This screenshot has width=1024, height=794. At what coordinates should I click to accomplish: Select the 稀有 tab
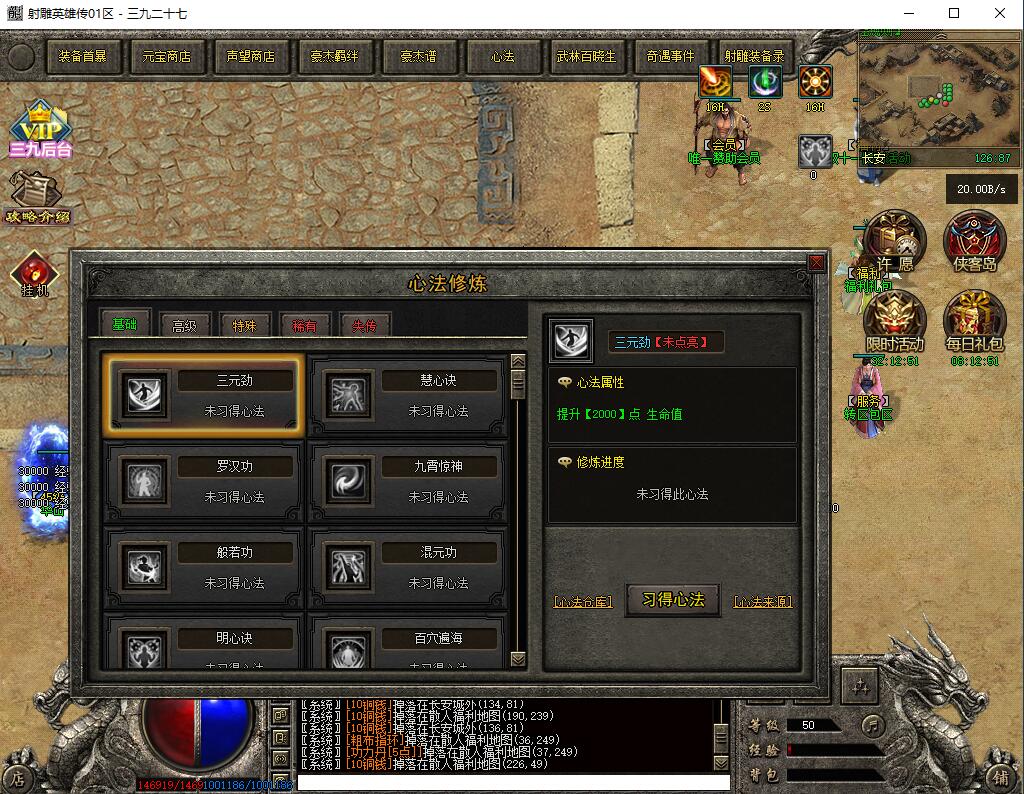click(305, 325)
